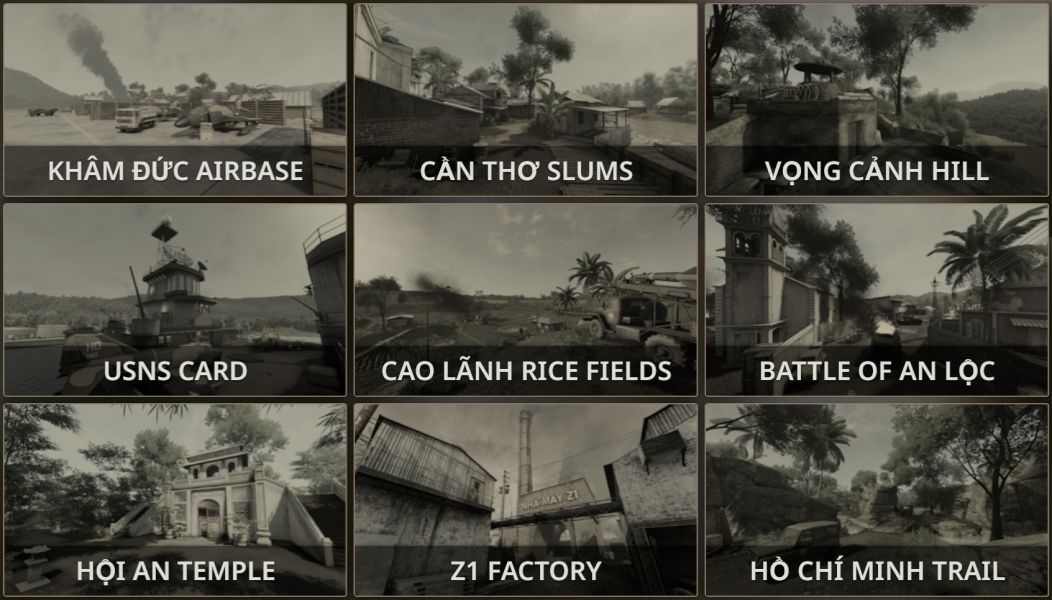The width and height of the screenshot is (1052, 600).
Task: Select the Z1 Factory map
Action: (526, 500)
